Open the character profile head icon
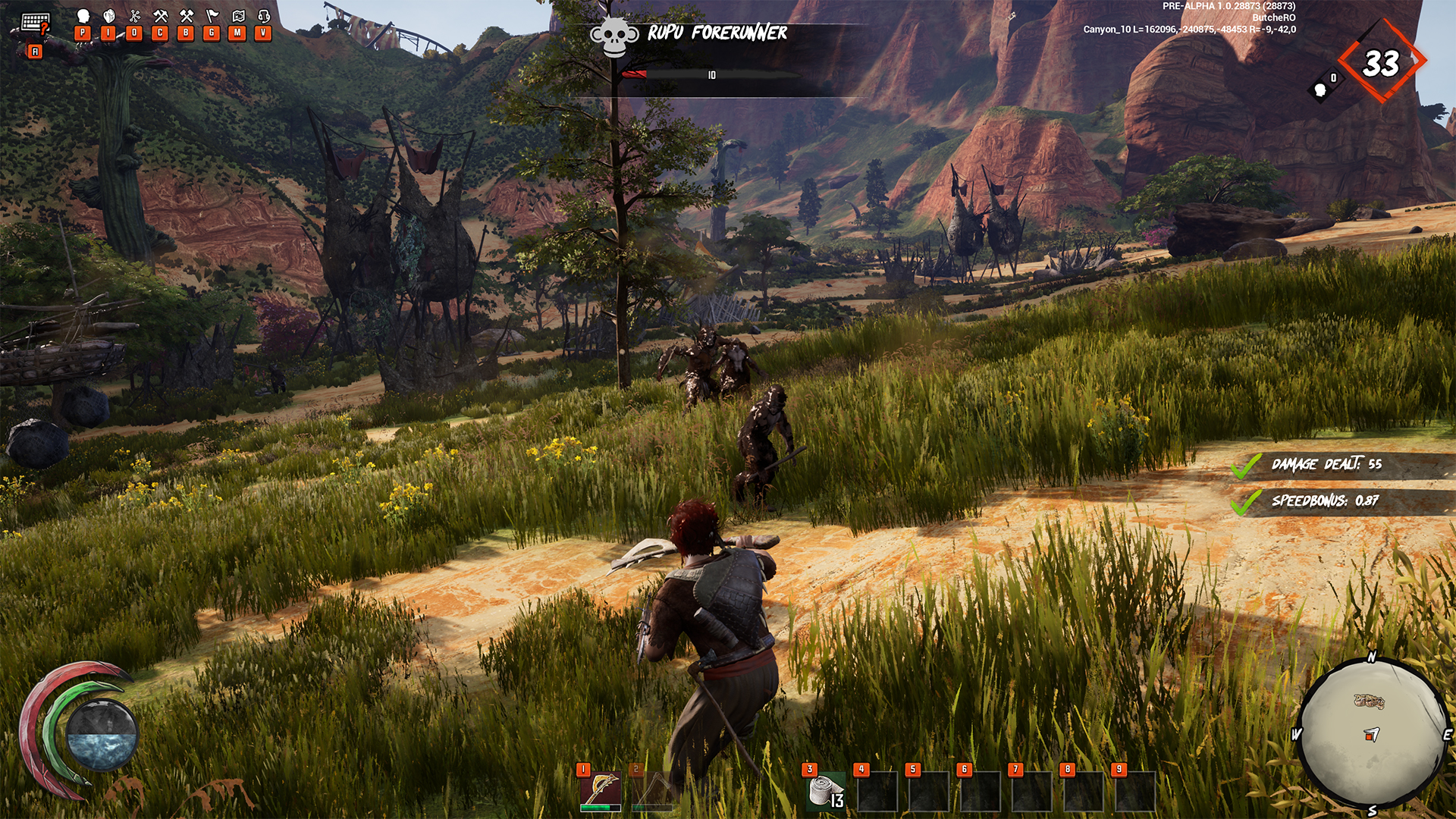Image resolution: width=1456 pixels, height=819 pixels. point(83,16)
